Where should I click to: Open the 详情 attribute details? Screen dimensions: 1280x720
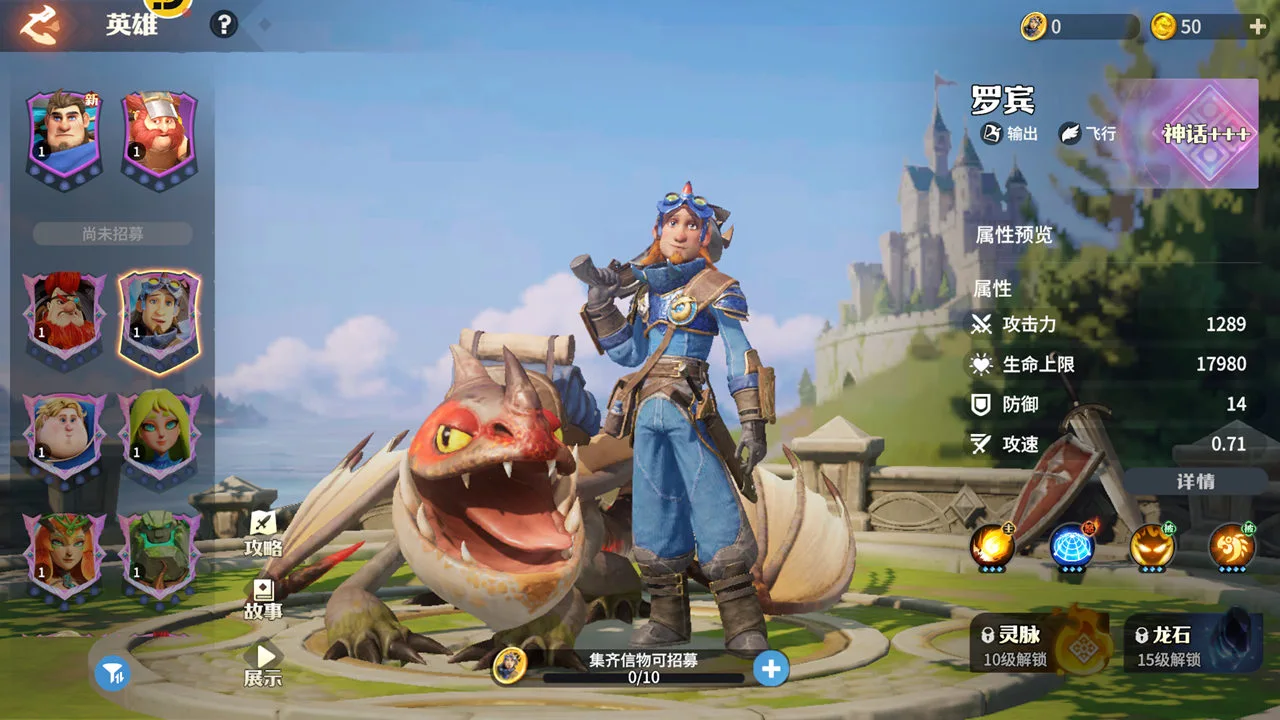point(1195,481)
